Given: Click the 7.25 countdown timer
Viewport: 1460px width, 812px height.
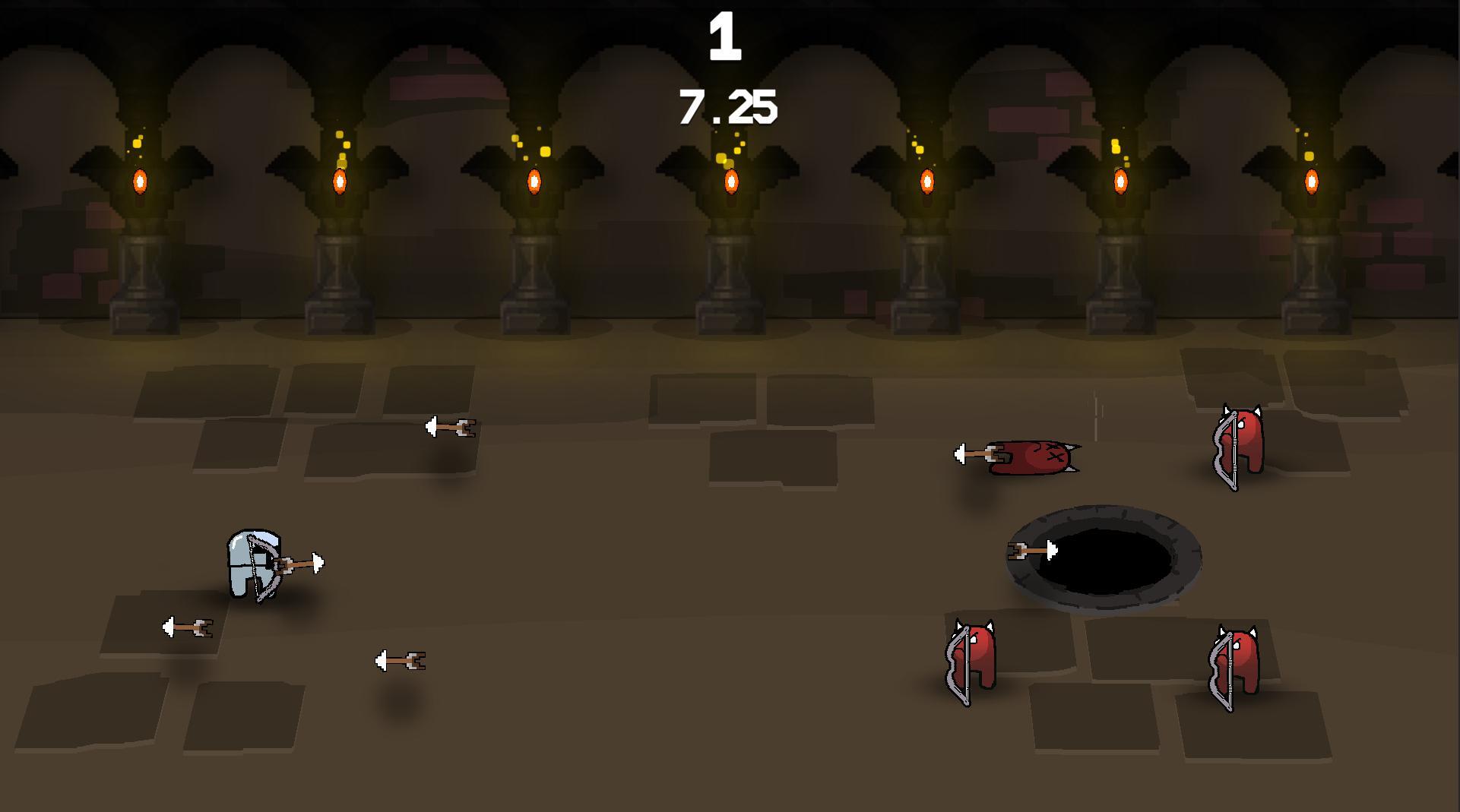Looking at the screenshot, I should point(727,107).
